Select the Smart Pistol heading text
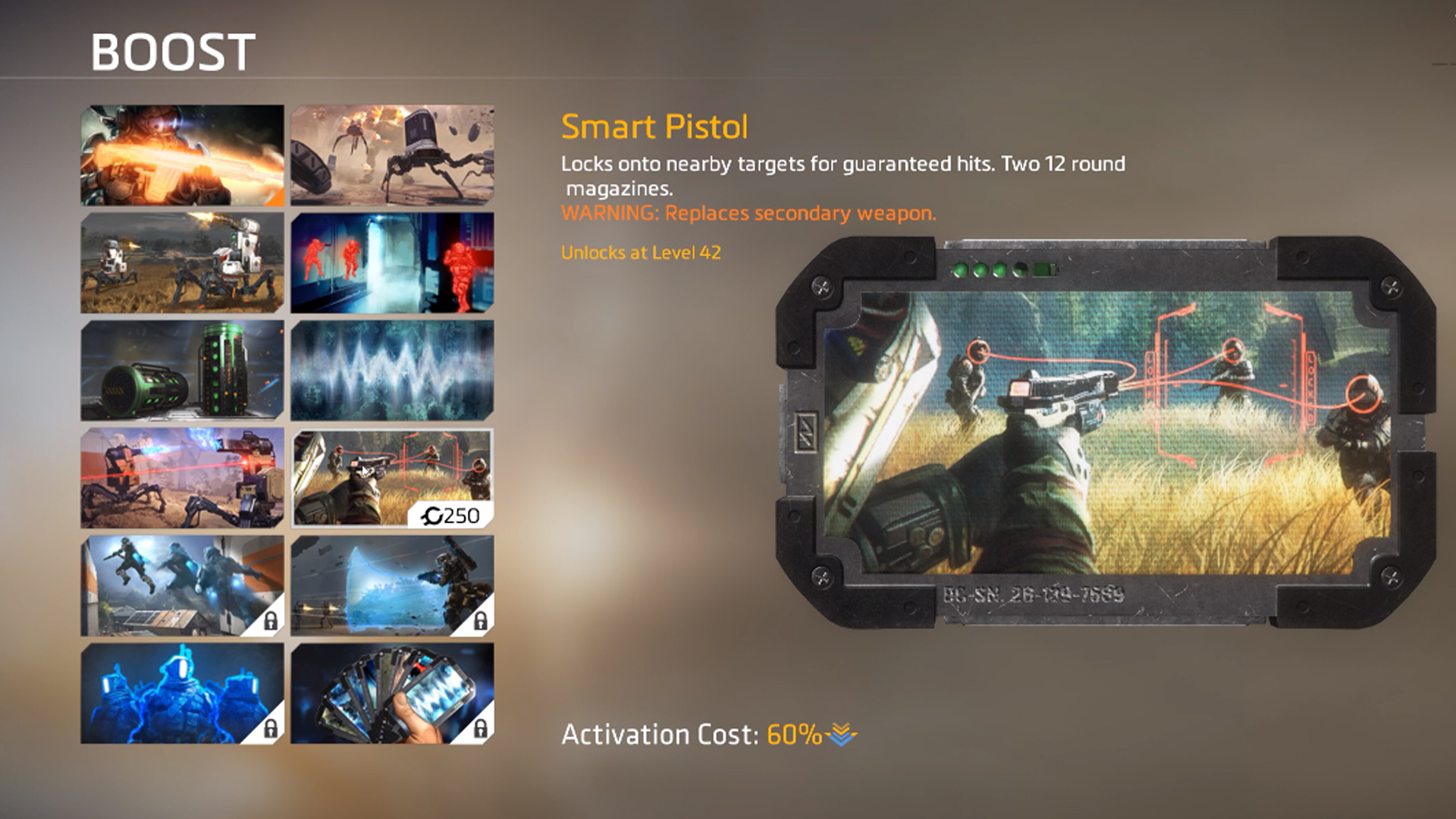This screenshot has width=1456, height=819. pos(655,127)
